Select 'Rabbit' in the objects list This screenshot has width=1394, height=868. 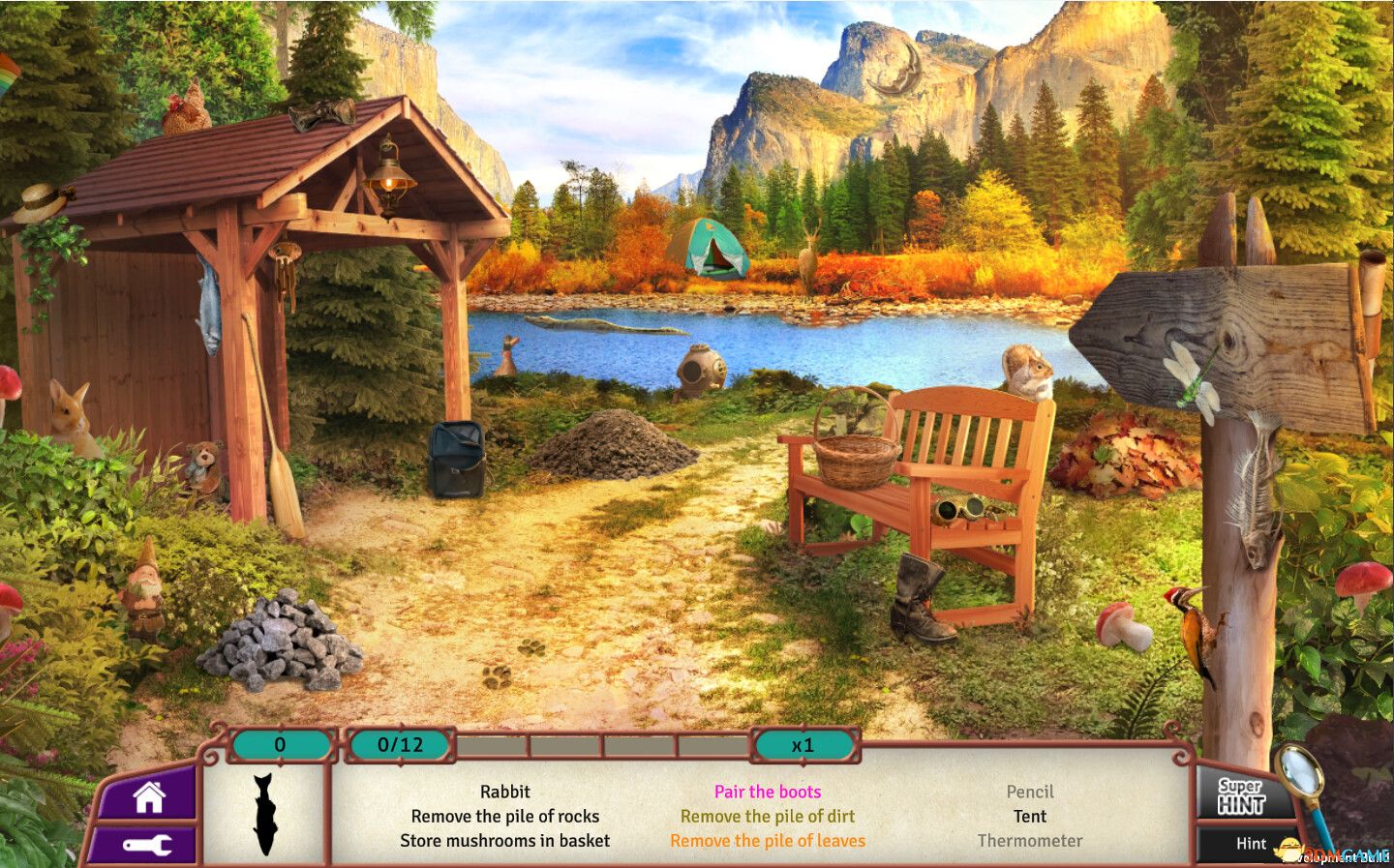click(507, 791)
